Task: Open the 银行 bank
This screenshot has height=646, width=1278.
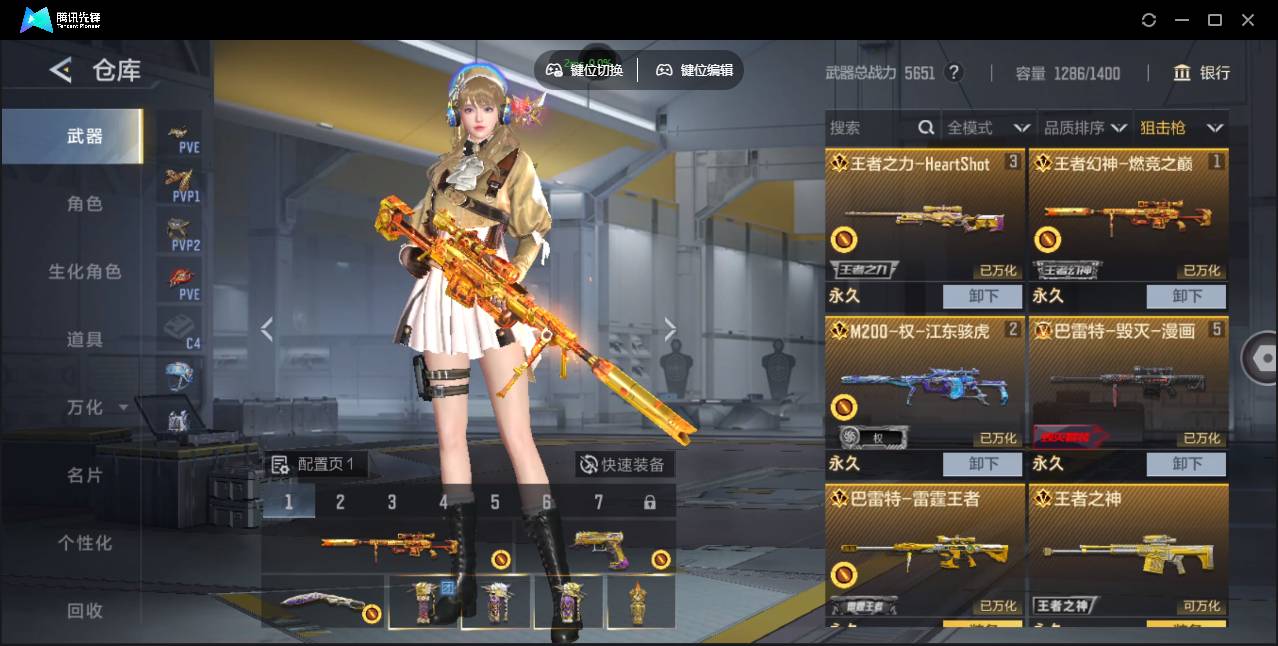Action: tap(1202, 73)
